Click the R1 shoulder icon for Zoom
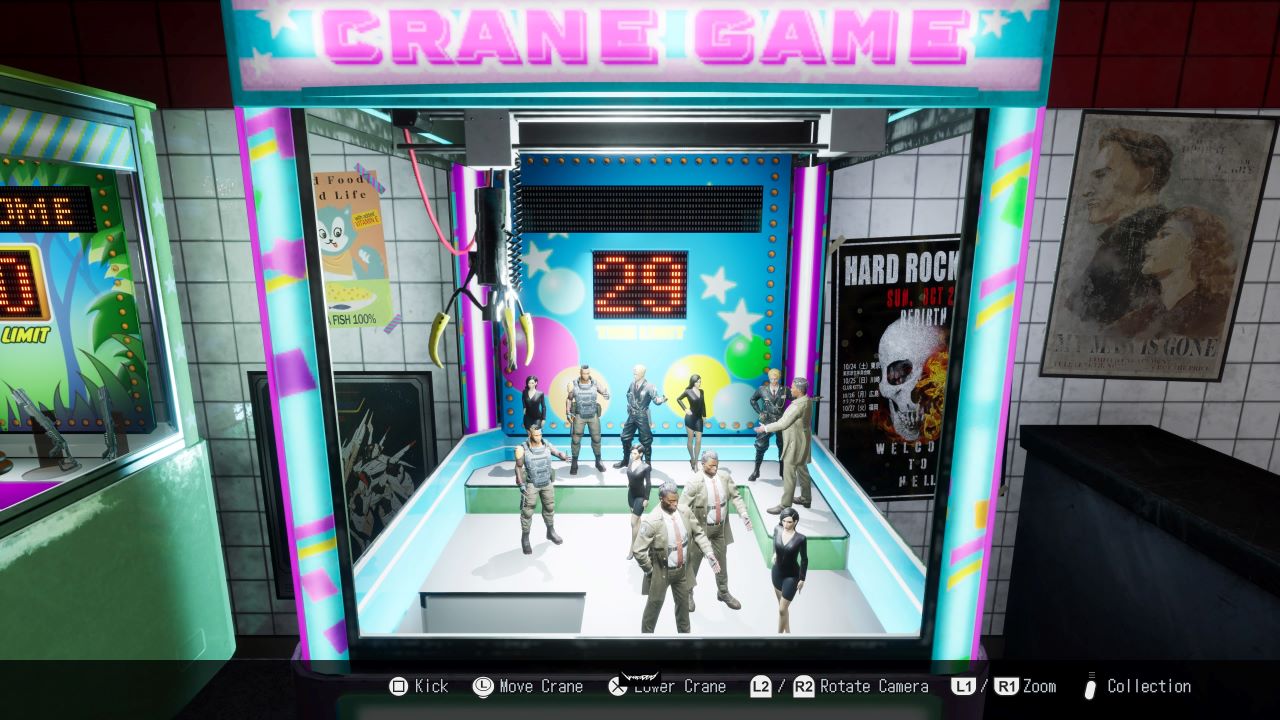Screen dimensions: 1280x720 coord(1006,687)
